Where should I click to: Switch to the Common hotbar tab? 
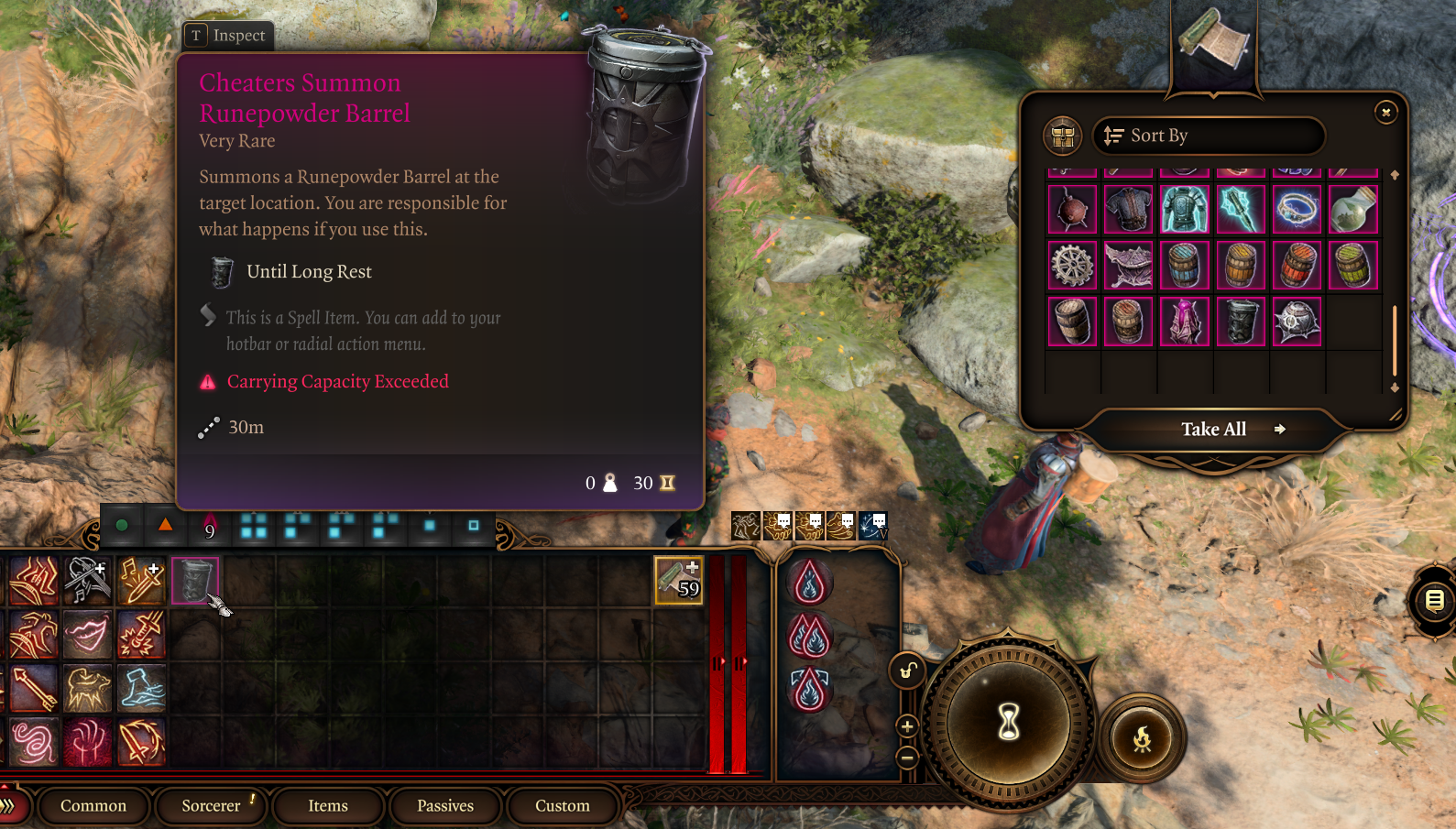point(93,806)
